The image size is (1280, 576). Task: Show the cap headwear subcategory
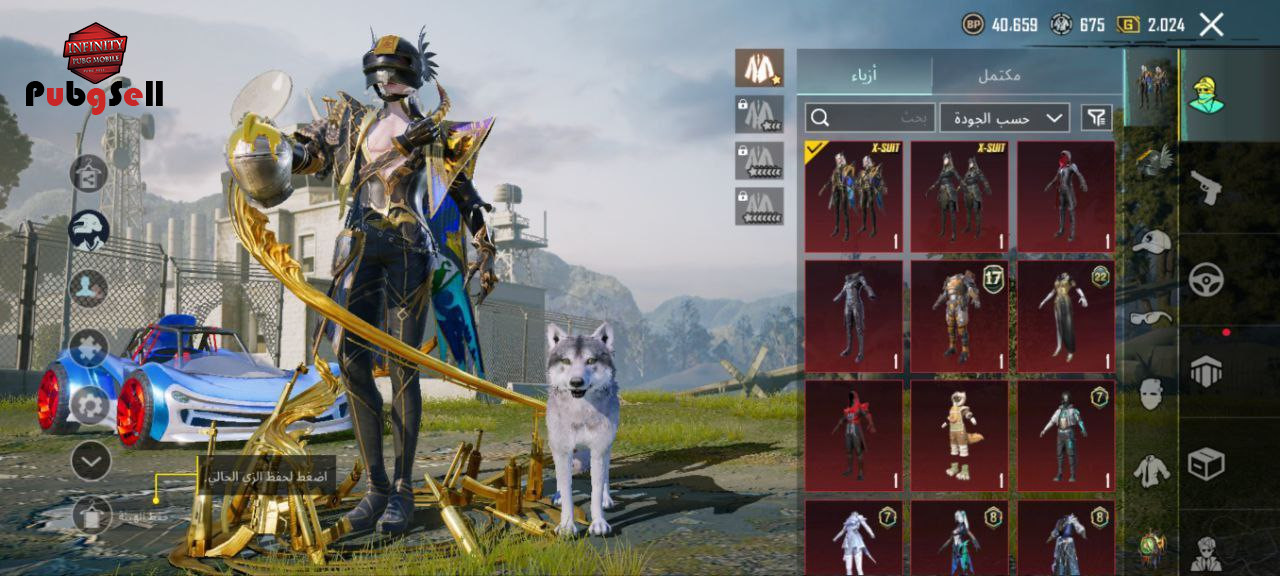tap(1152, 241)
